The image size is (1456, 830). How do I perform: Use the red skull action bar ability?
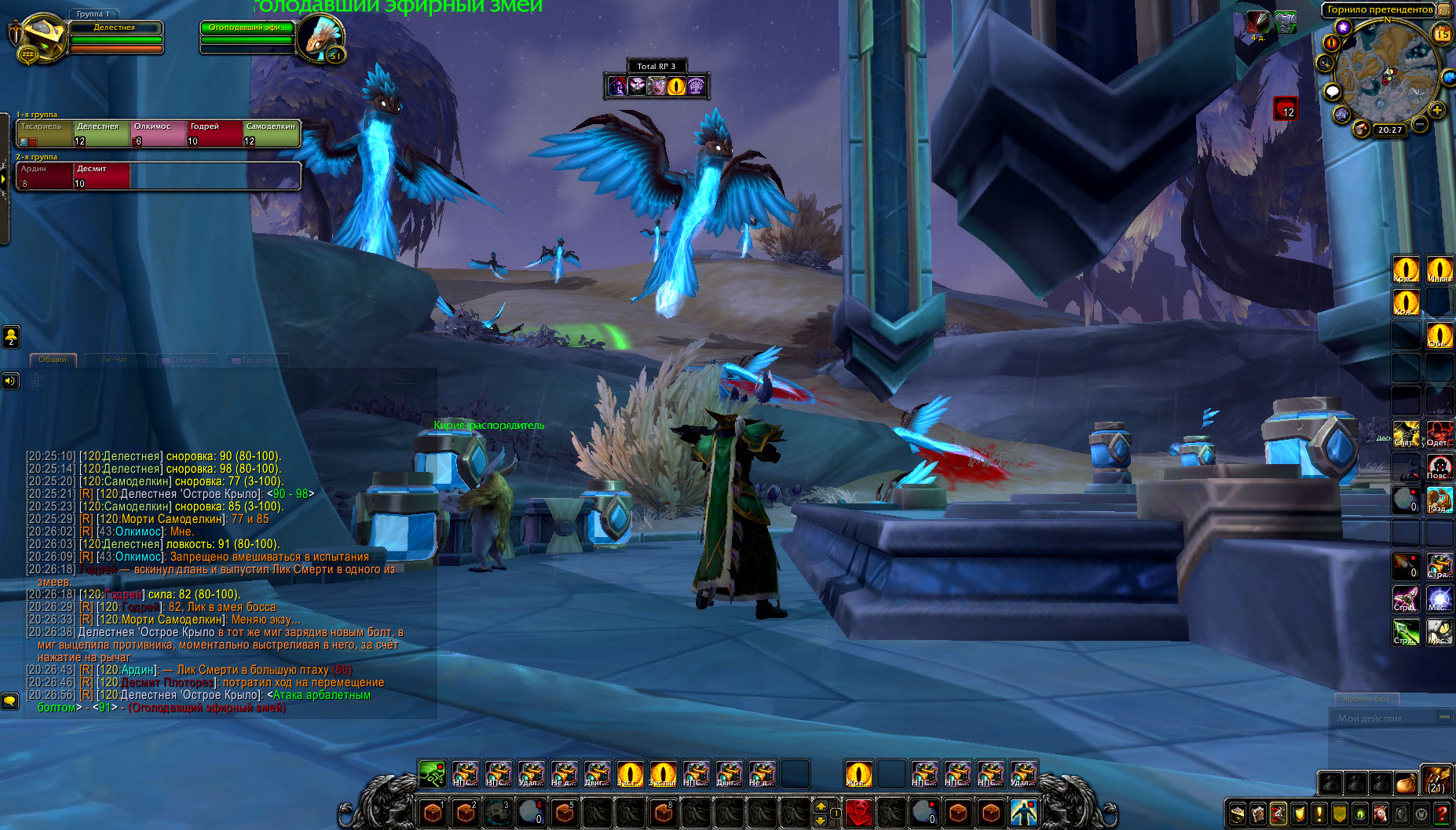tap(859, 811)
